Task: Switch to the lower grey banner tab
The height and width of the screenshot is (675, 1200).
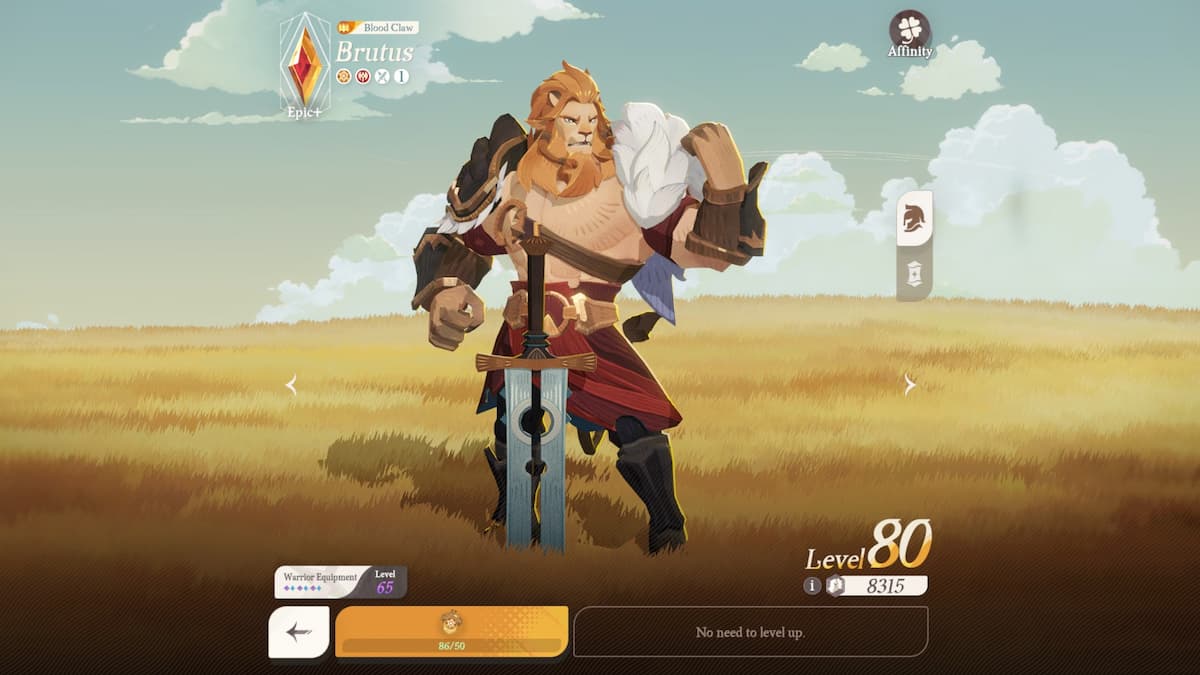Action: [914, 271]
